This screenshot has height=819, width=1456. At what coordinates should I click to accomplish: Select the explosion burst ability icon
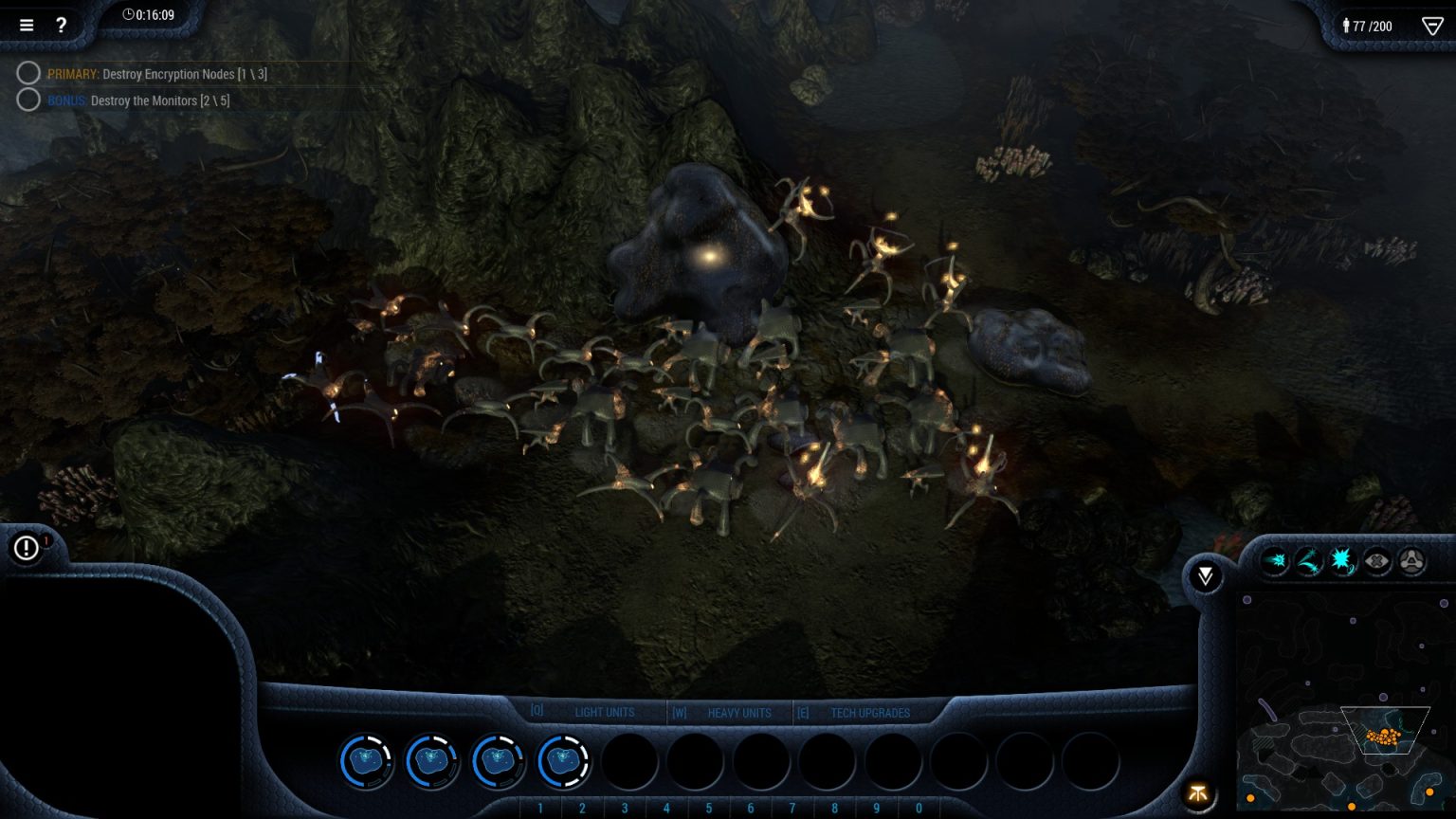pos(1341,561)
